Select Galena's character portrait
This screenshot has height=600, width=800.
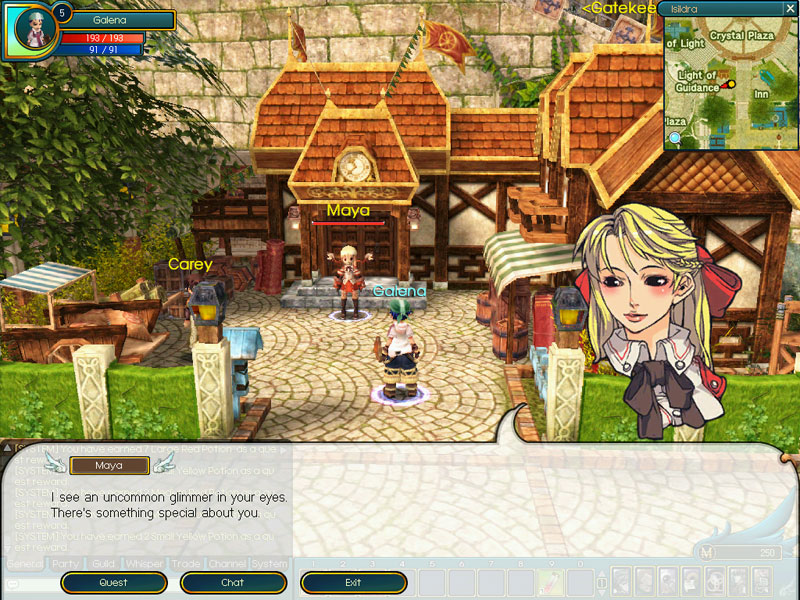click(33, 30)
